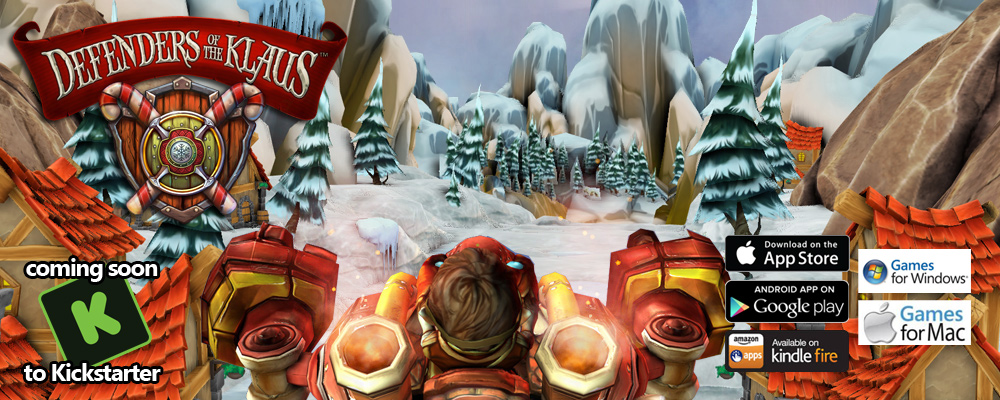Click the Download on the App Store badge
This screenshot has width=1000, height=400.
click(x=787, y=256)
